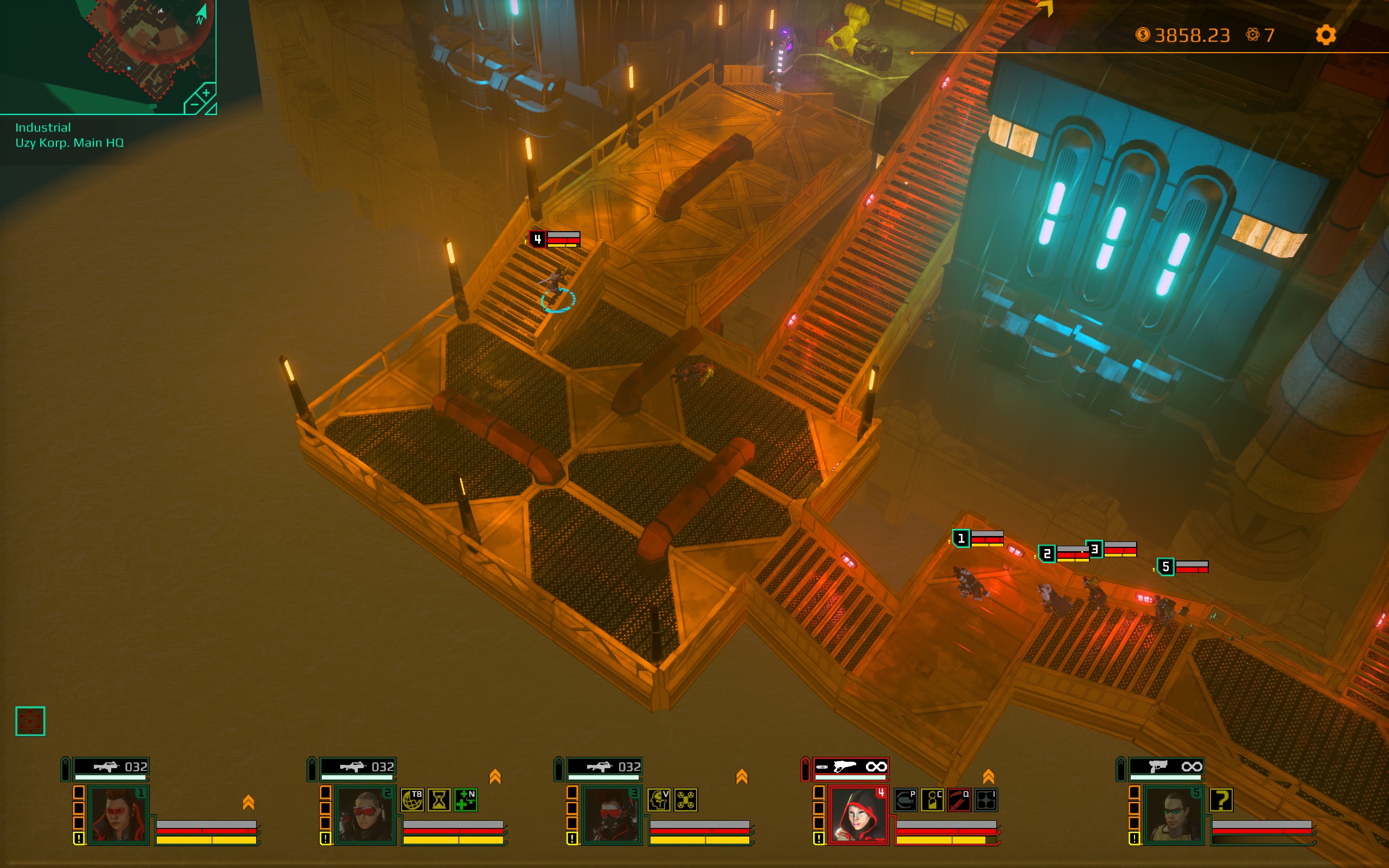Select agent 1 portrait with red visor
This screenshot has width=1389, height=868.
point(119,815)
